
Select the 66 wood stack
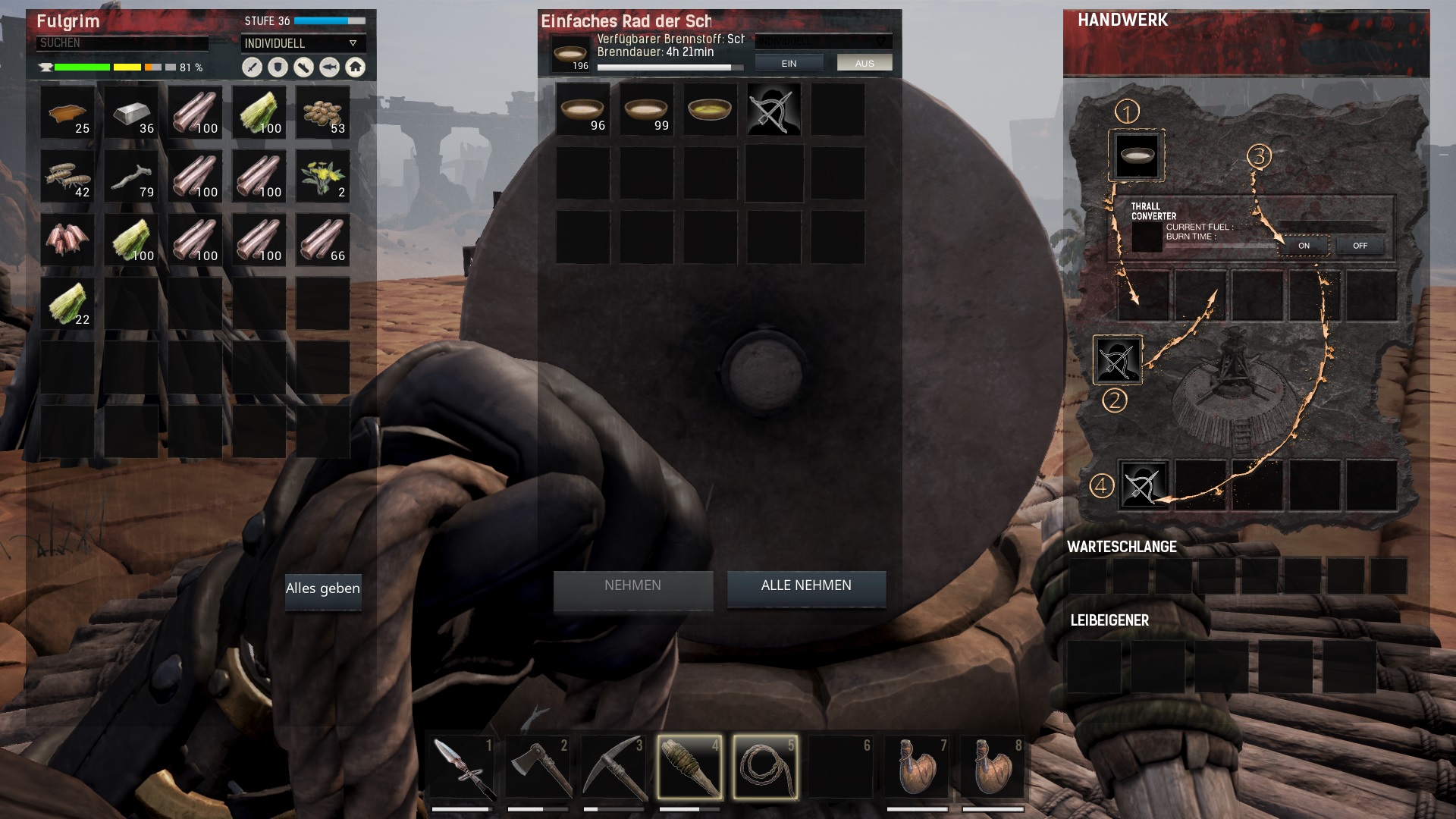click(323, 240)
